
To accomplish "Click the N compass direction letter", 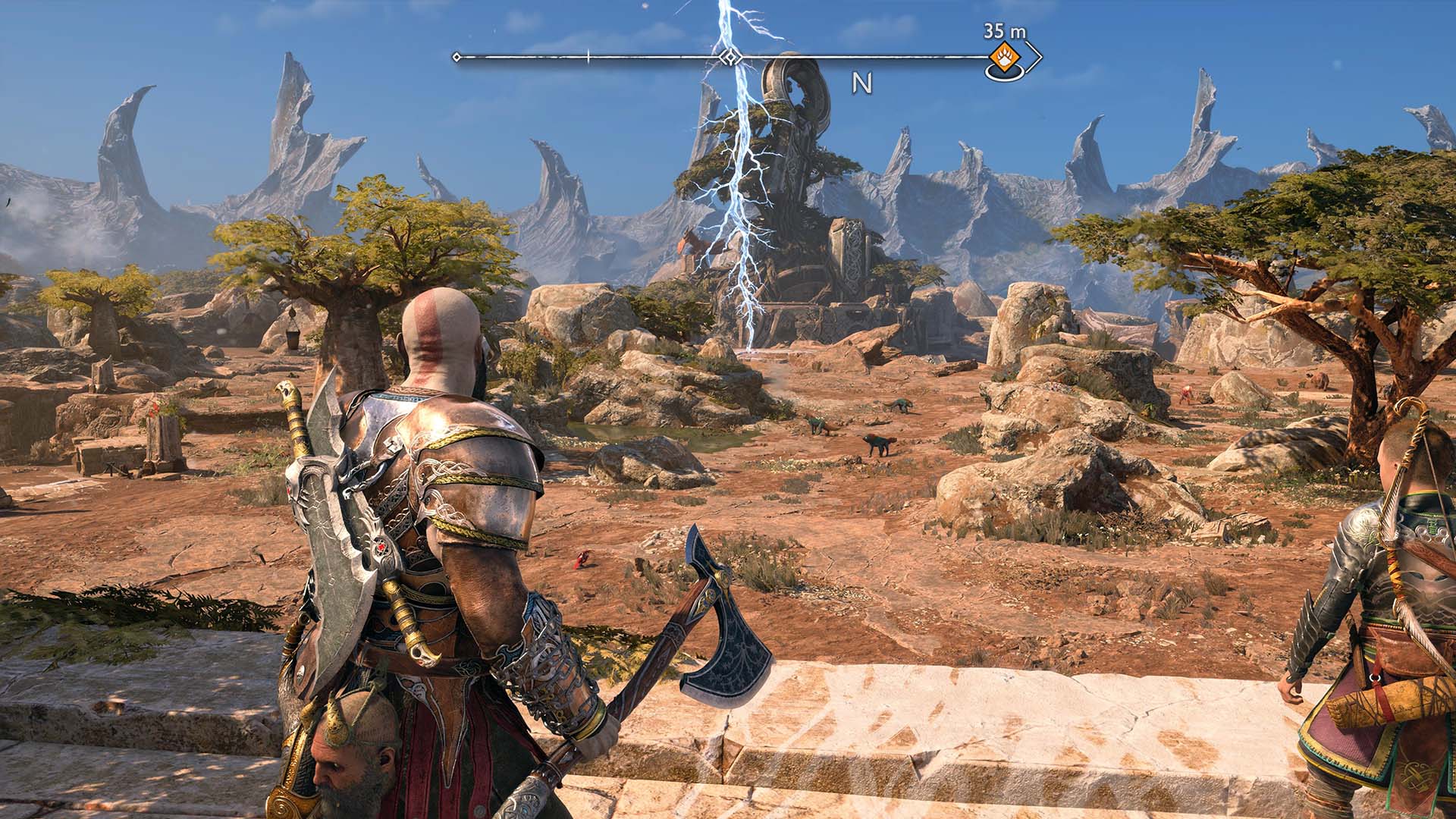I will click(861, 82).
